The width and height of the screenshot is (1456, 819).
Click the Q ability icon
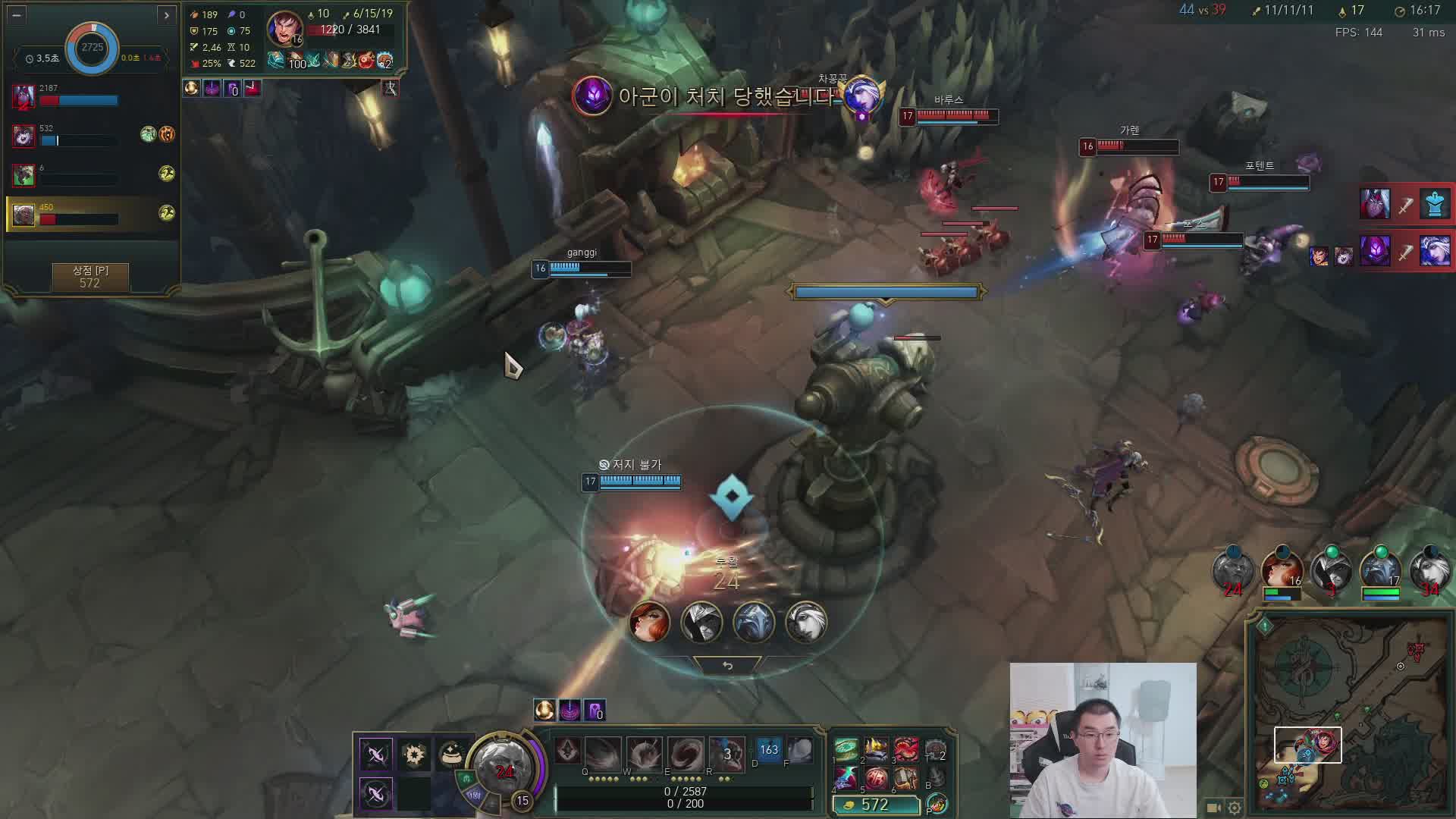(602, 752)
